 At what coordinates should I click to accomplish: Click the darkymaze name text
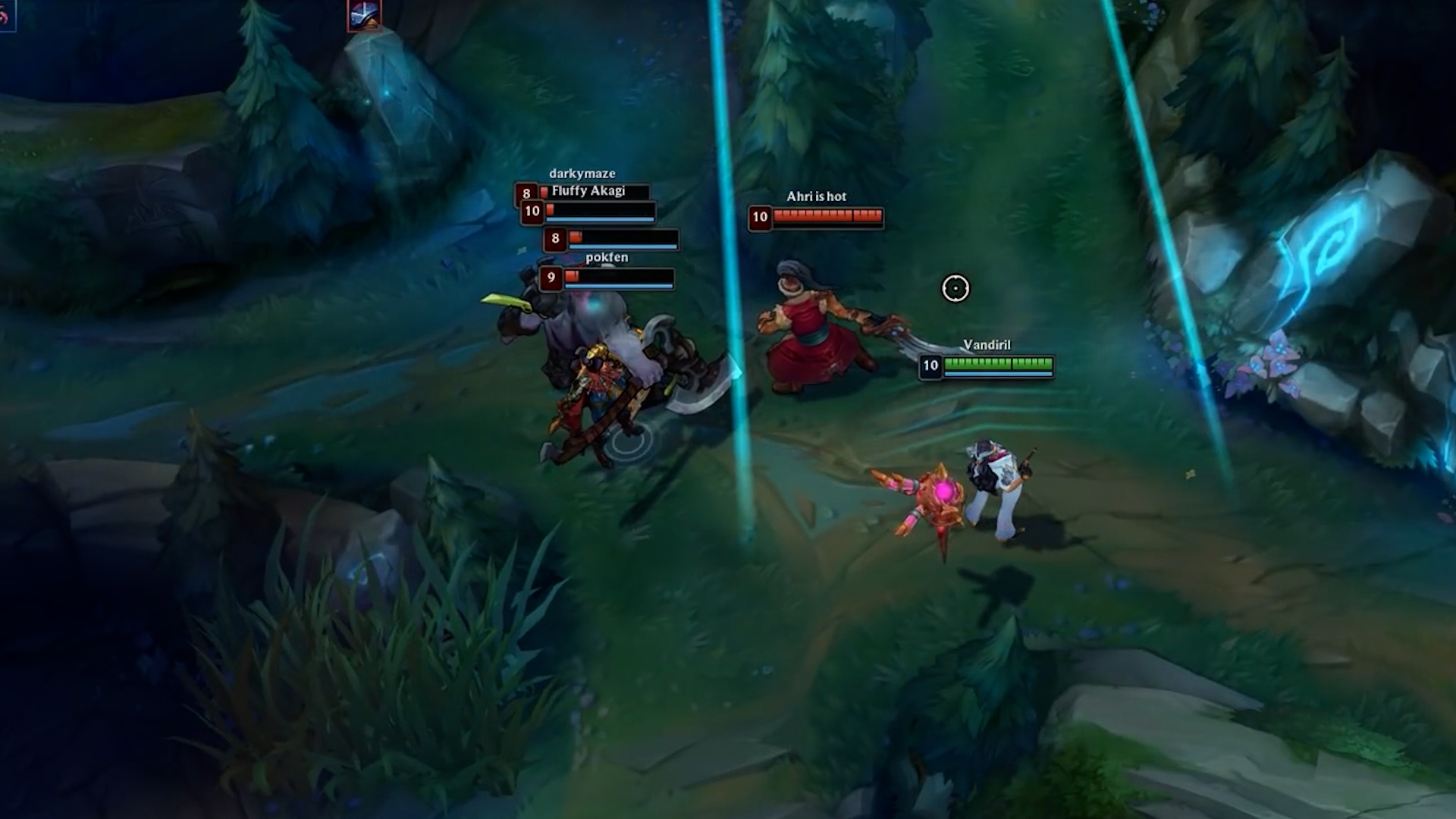(x=582, y=174)
